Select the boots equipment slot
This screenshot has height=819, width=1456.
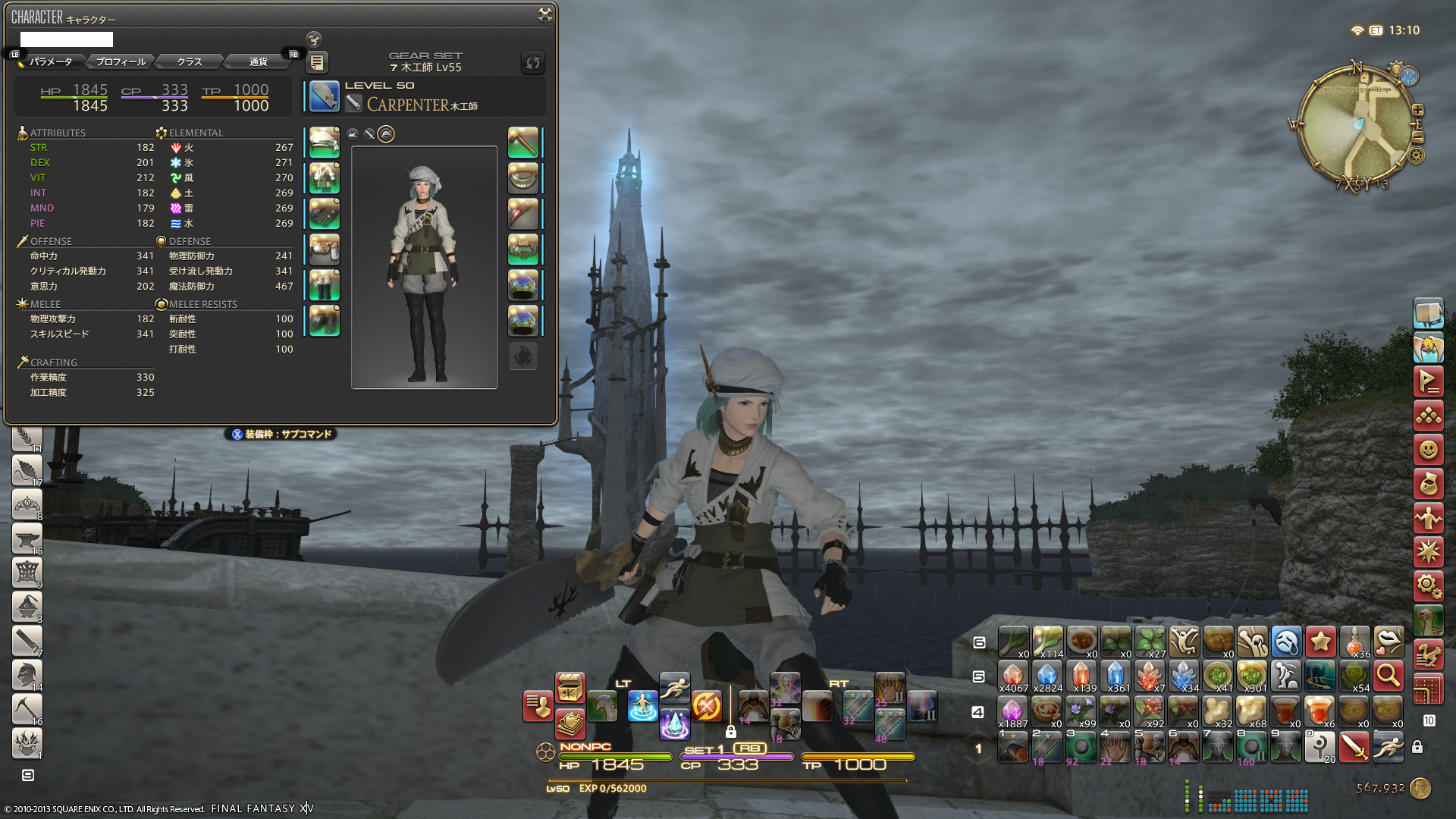(x=325, y=320)
